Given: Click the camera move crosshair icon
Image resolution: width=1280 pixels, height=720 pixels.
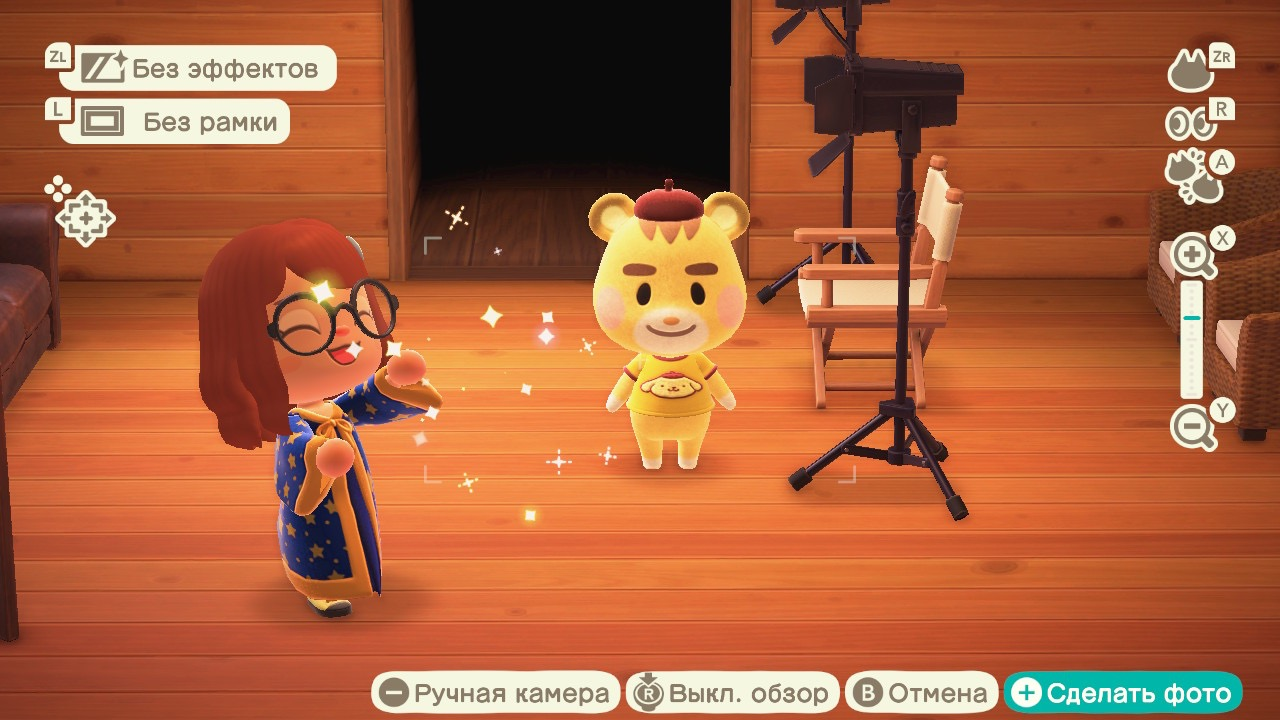Looking at the screenshot, I should 84,216.
